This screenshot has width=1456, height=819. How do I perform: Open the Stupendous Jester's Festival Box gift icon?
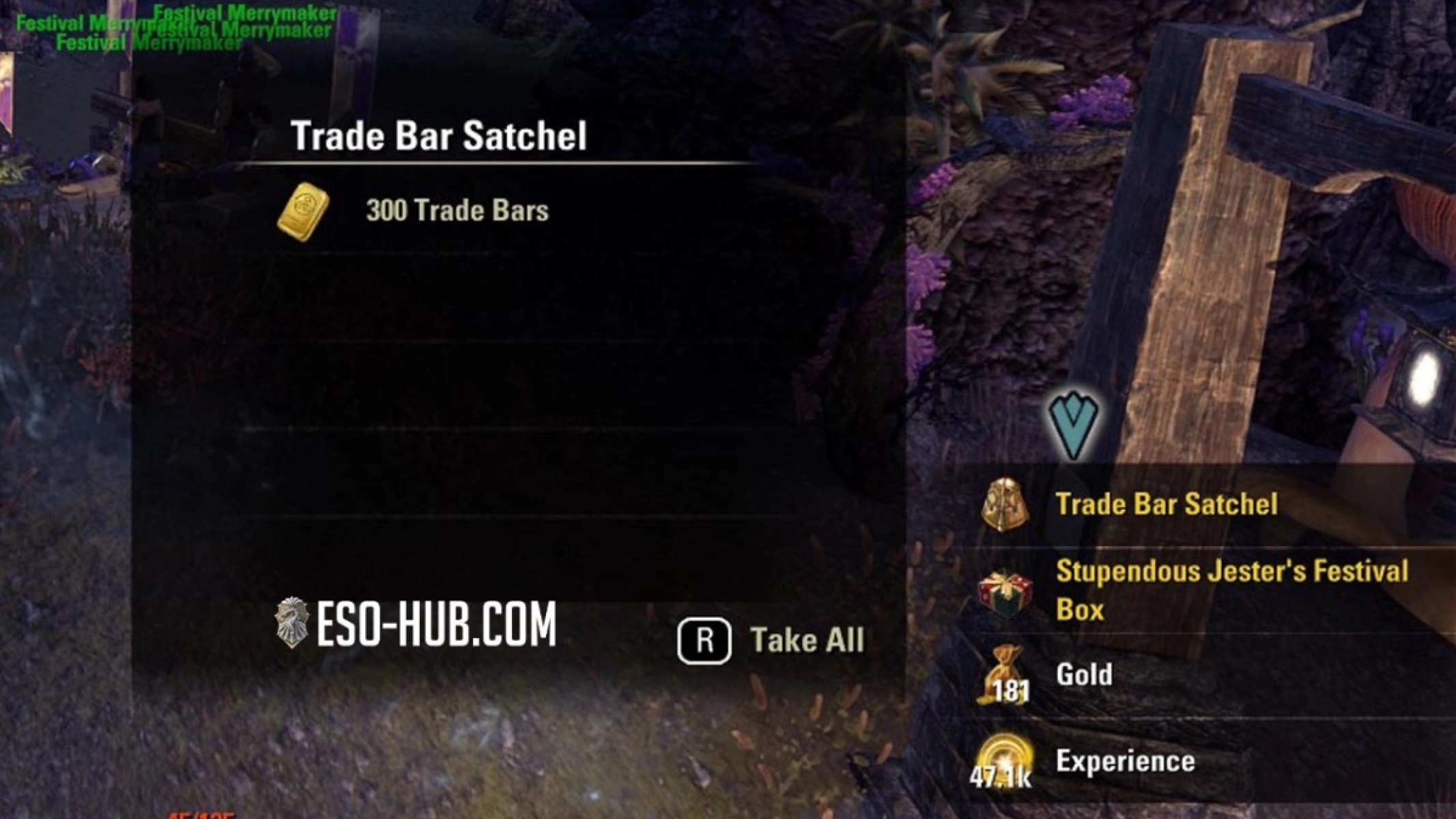pyautogui.click(x=1006, y=590)
